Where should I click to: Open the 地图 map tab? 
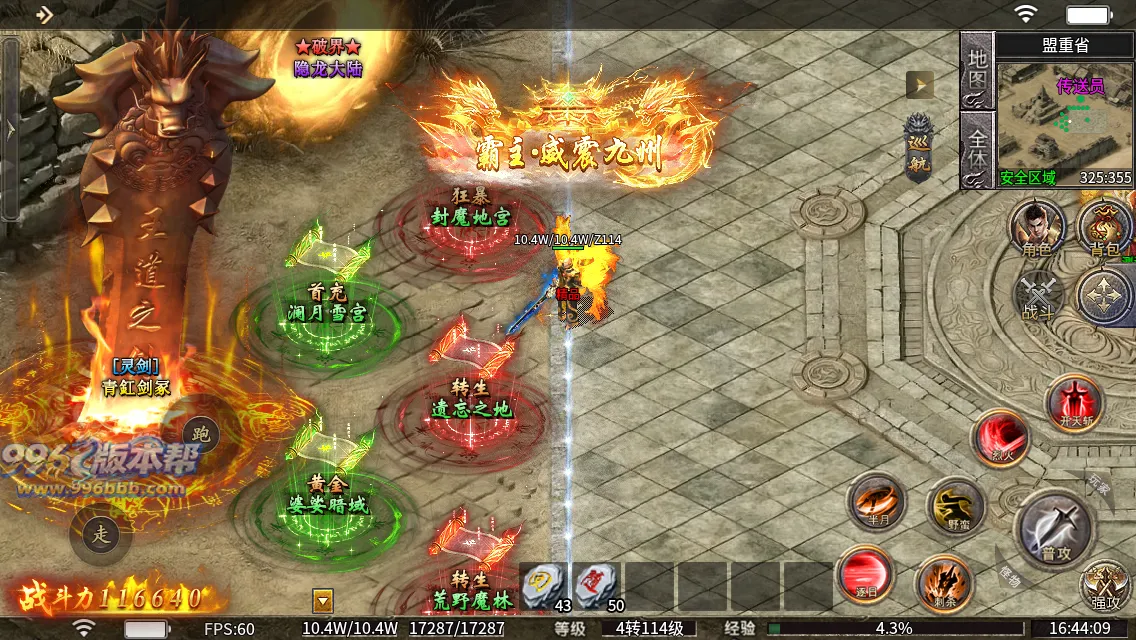[976, 69]
